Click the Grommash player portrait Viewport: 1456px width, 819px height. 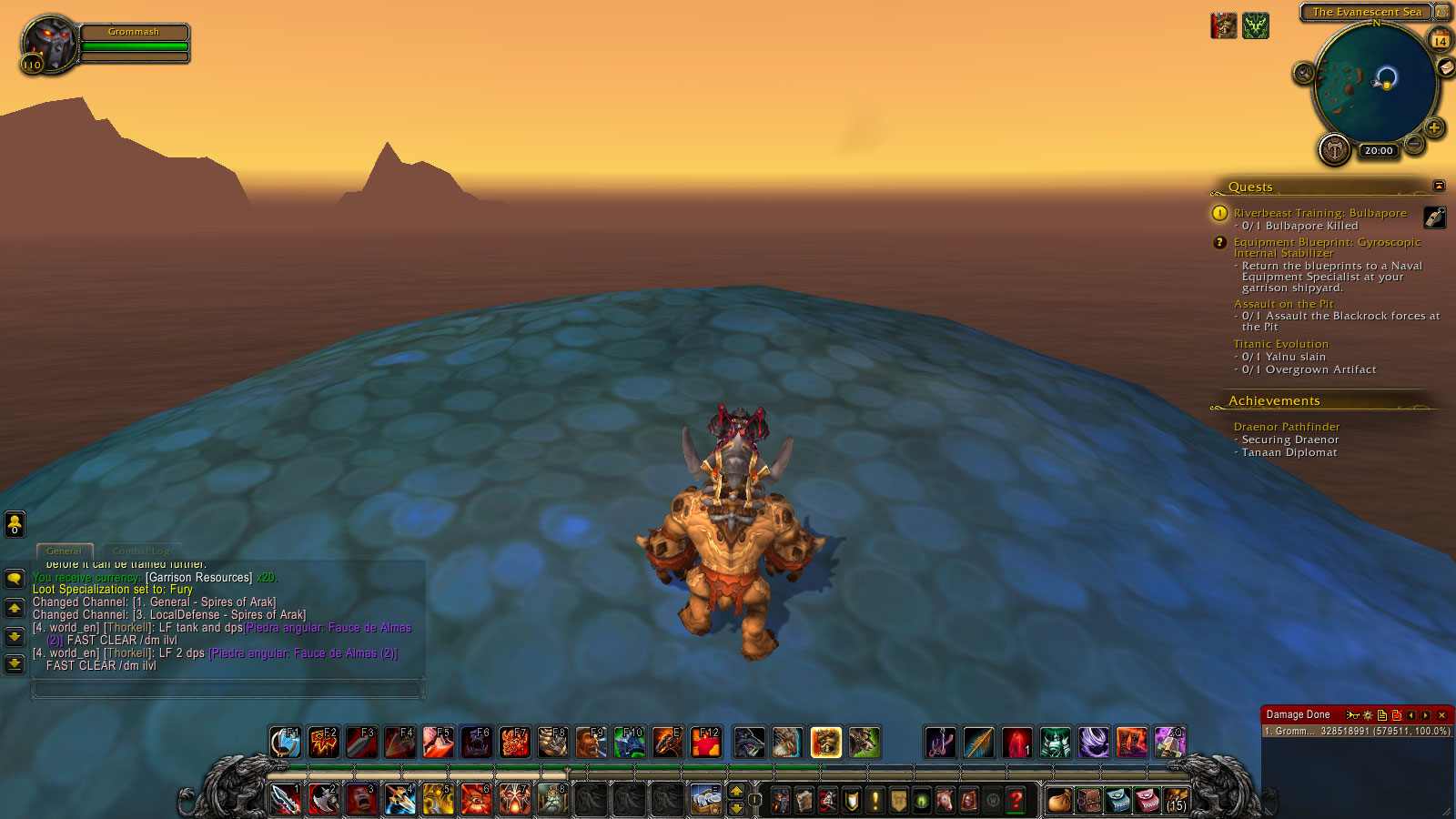point(49,42)
